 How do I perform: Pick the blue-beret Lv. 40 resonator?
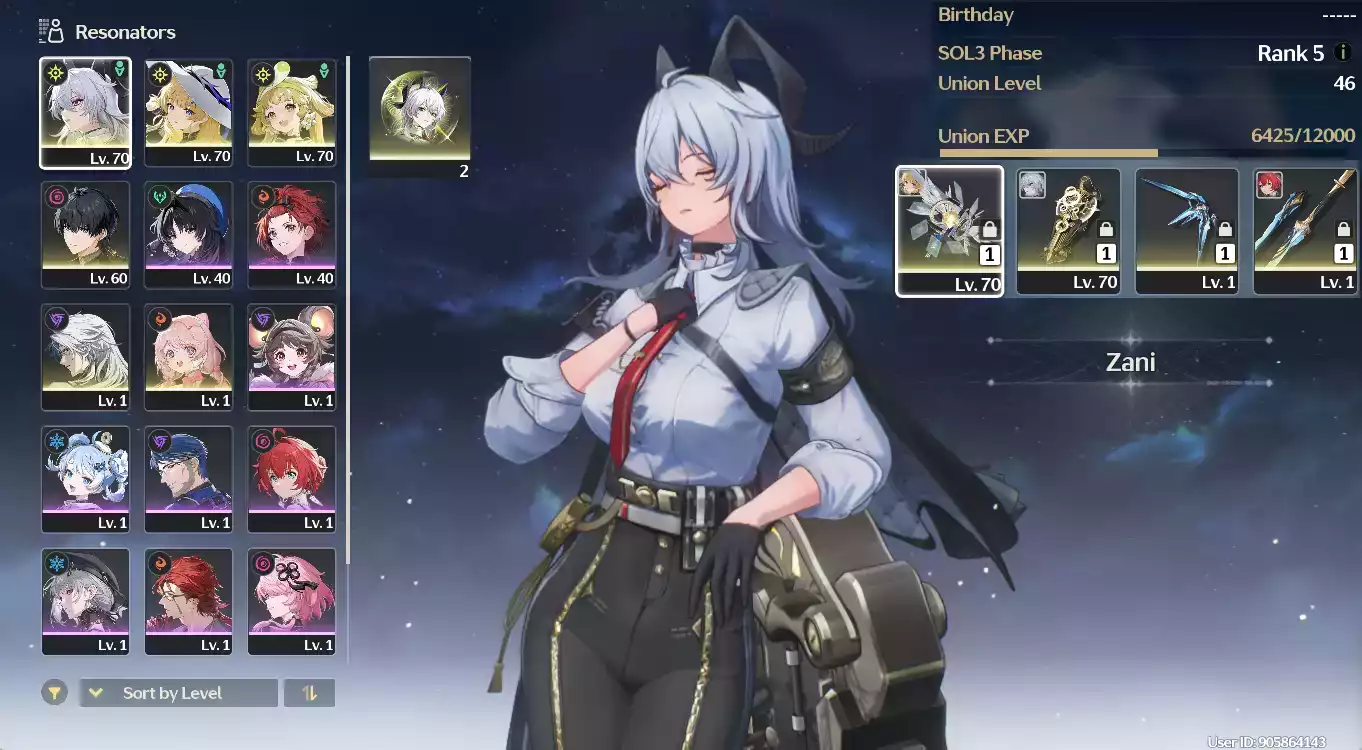point(189,235)
